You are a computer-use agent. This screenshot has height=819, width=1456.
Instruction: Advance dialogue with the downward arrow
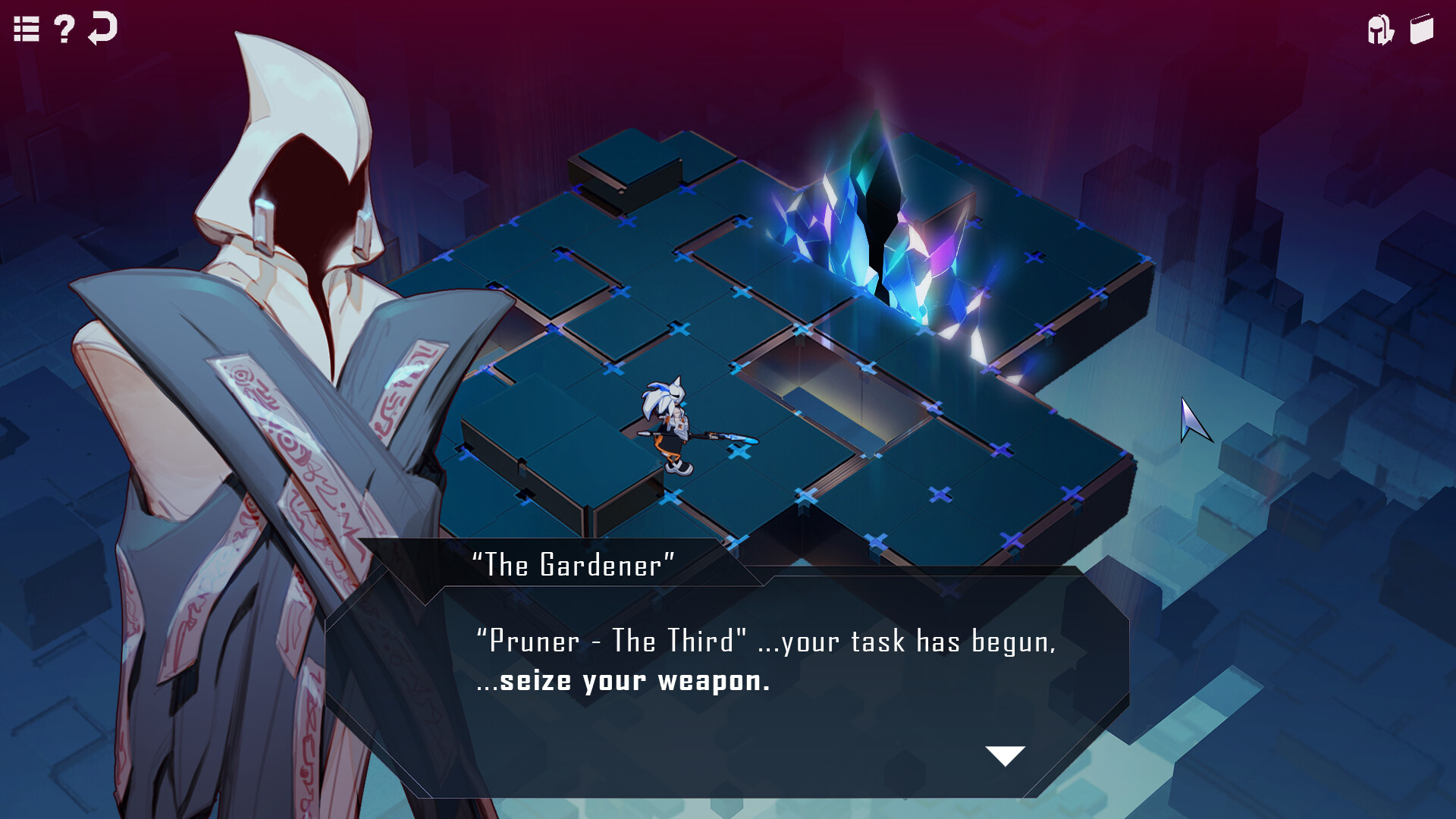tap(1005, 754)
